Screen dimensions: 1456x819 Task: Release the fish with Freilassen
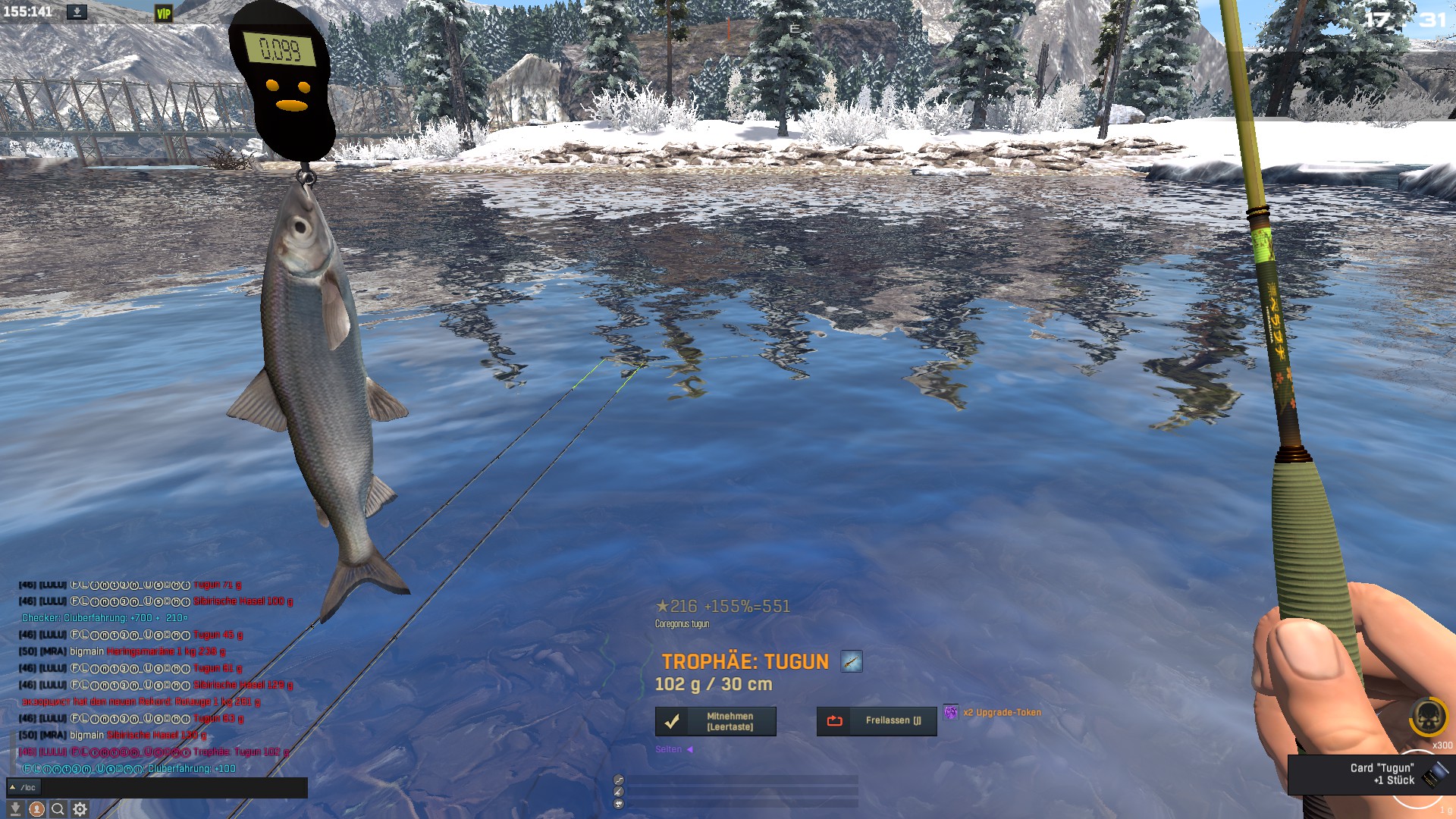(876, 721)
